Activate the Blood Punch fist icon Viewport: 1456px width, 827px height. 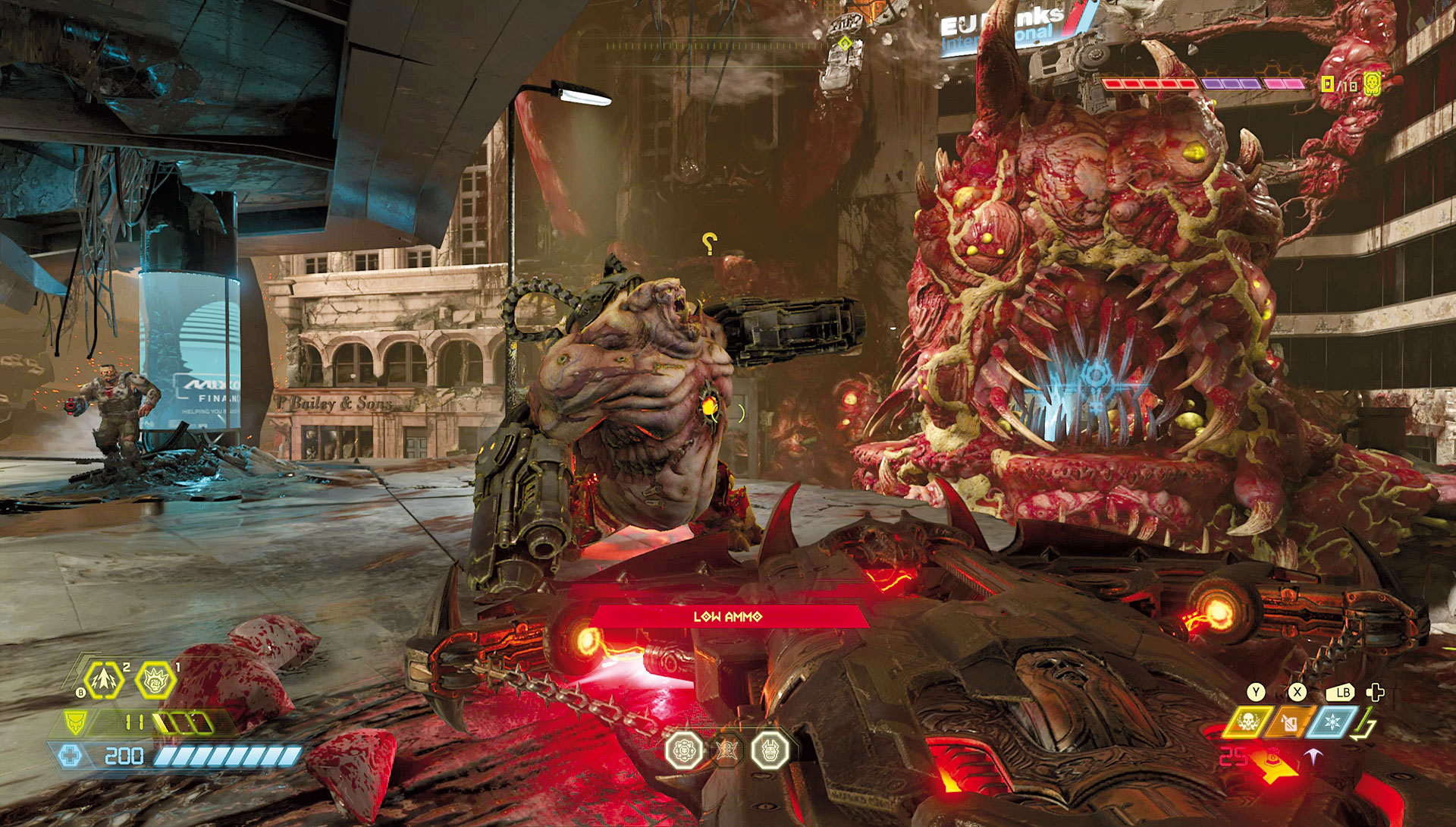(x=155, y=680)
